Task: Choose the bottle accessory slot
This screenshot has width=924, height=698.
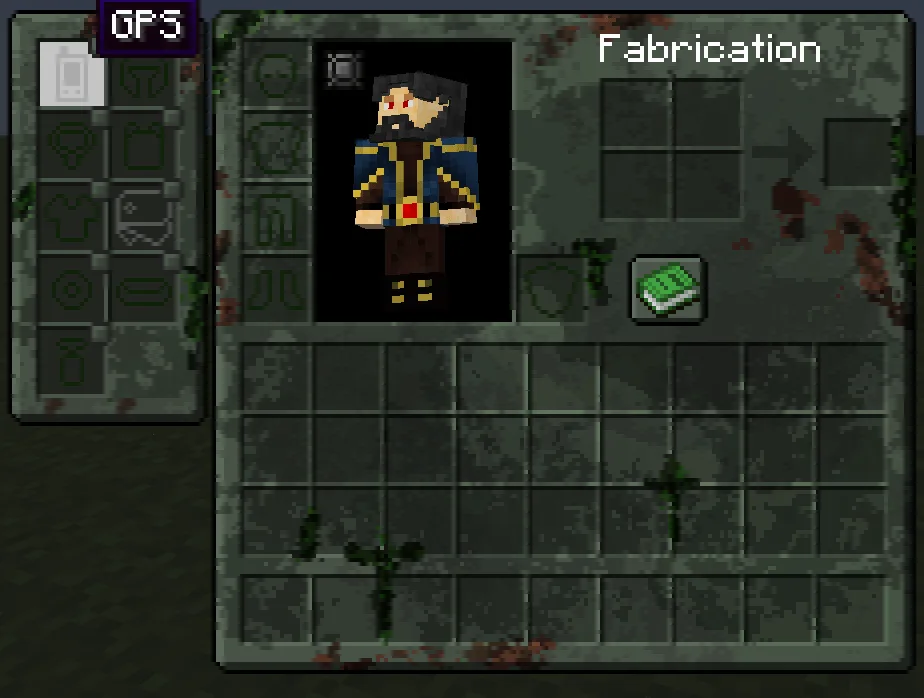Action: pos(72,362)
